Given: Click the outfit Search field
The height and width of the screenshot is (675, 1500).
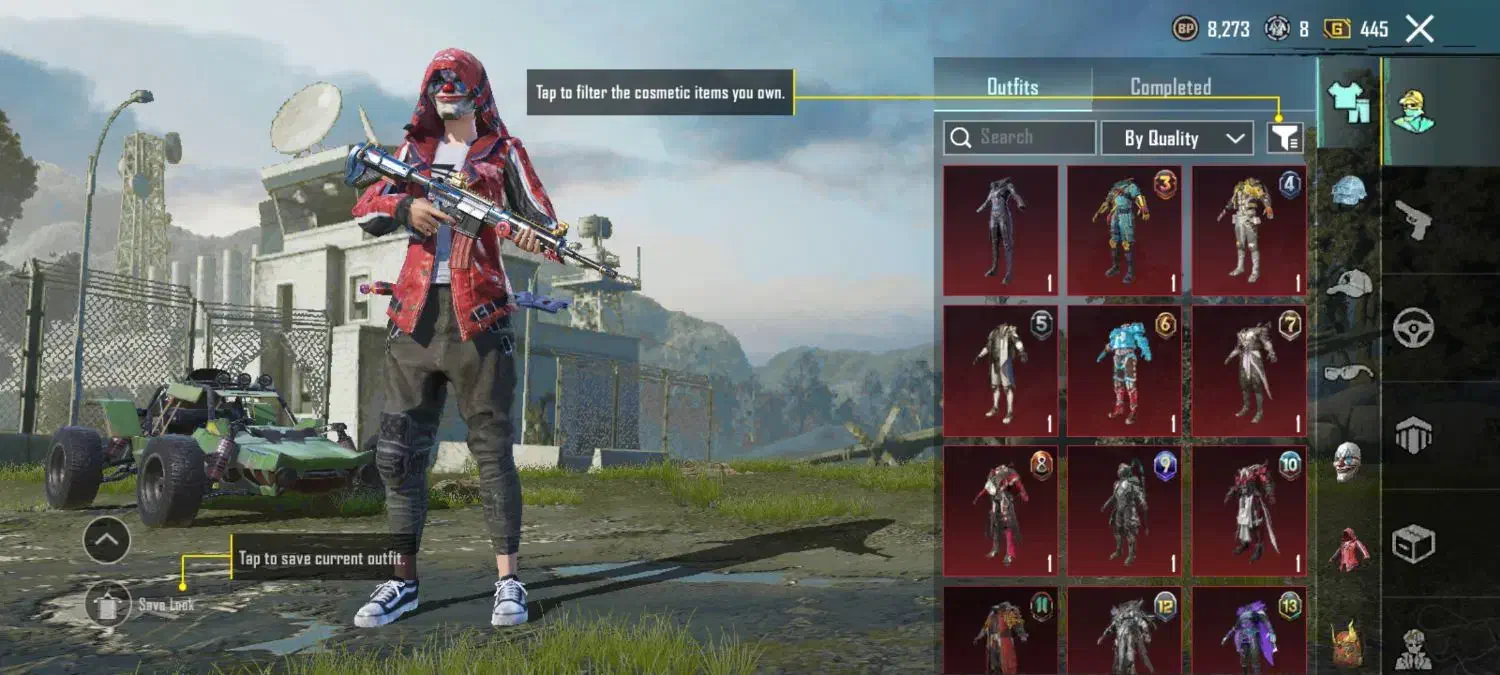Looking at the screenshot, I should pyautogui.click(x=1020, y=138).
